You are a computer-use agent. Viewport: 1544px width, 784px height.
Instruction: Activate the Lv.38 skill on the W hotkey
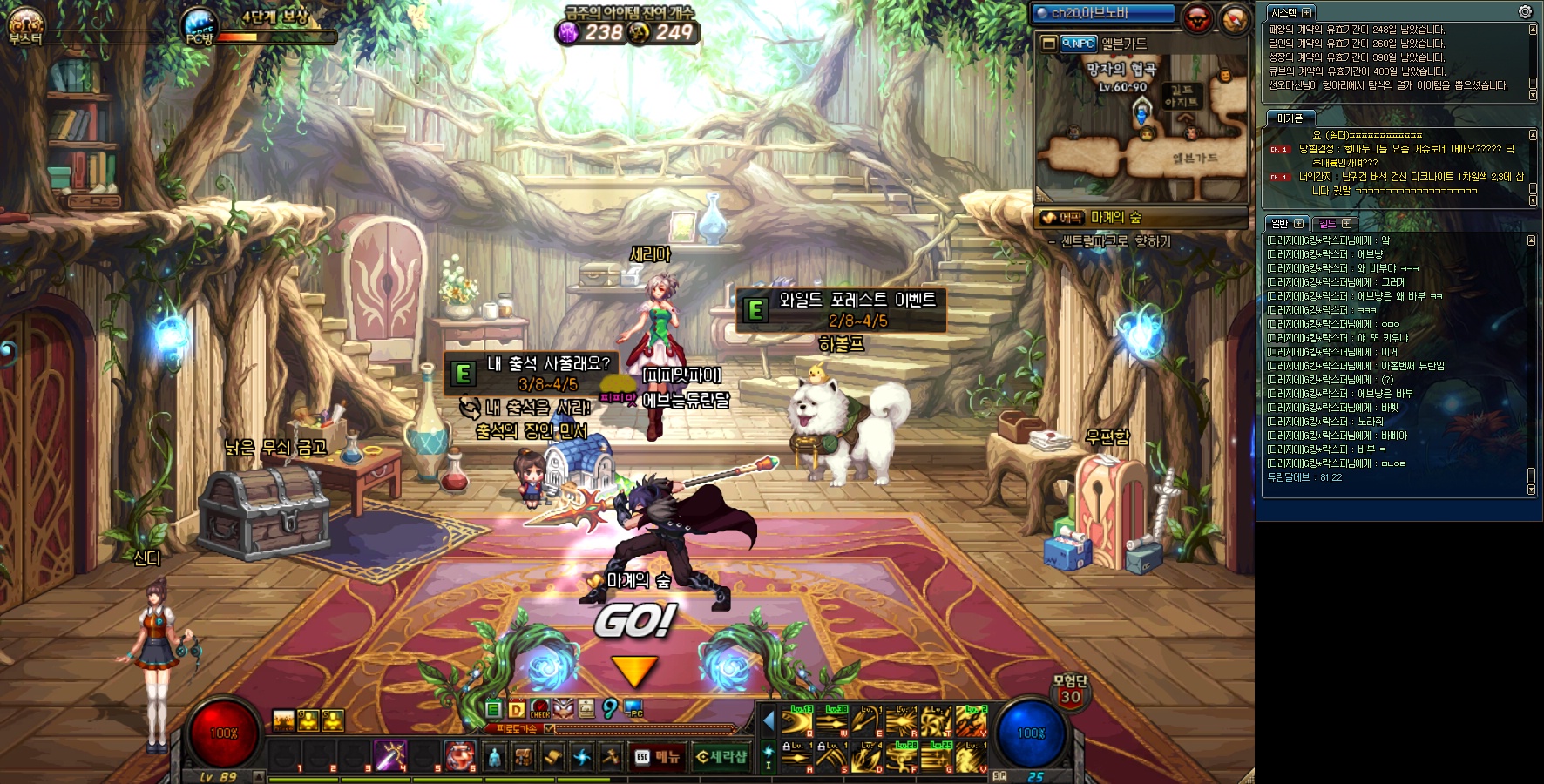click(833, 723)
